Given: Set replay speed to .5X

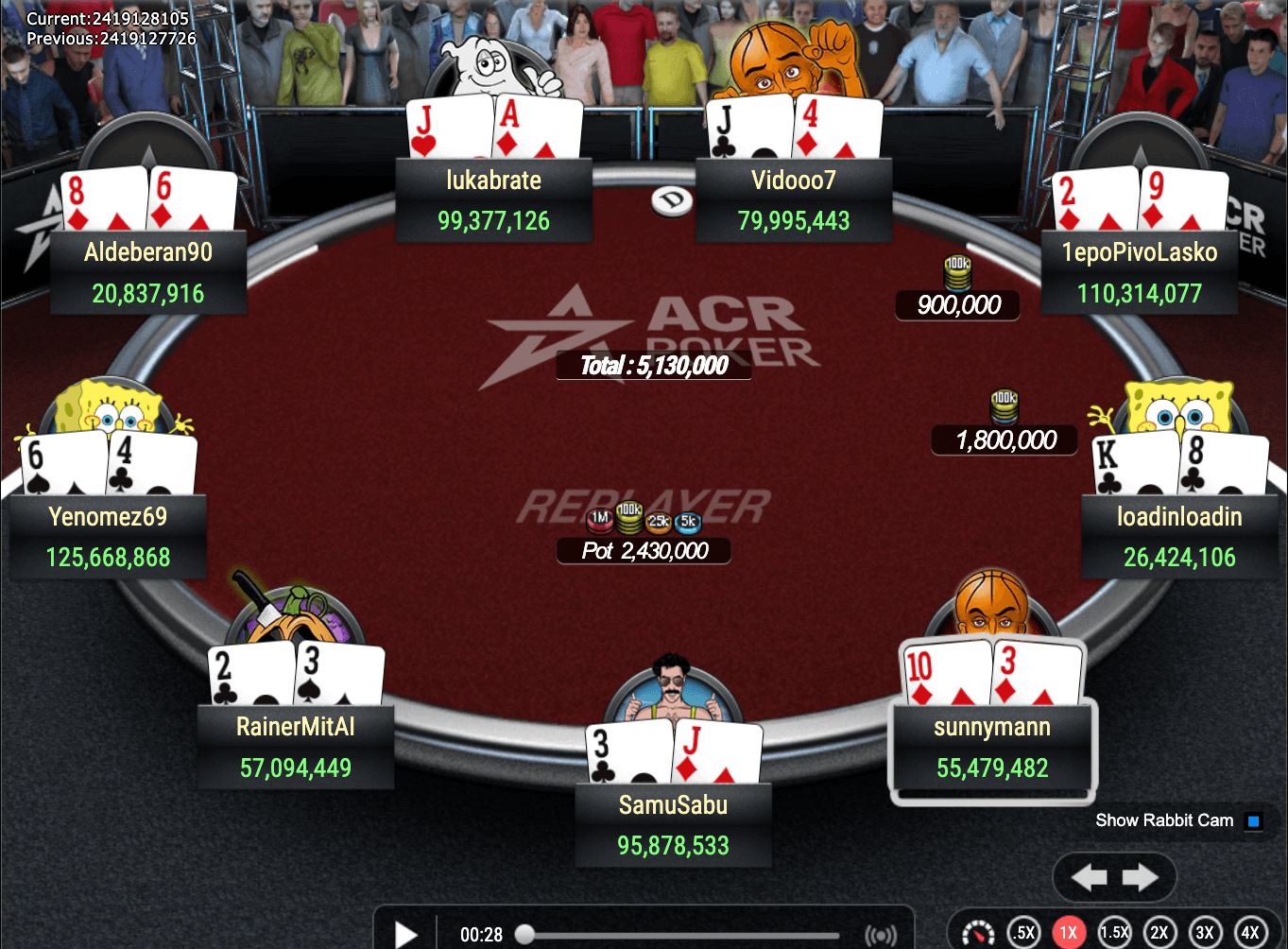Looking at the screenshot, I should coord(1023,933).
